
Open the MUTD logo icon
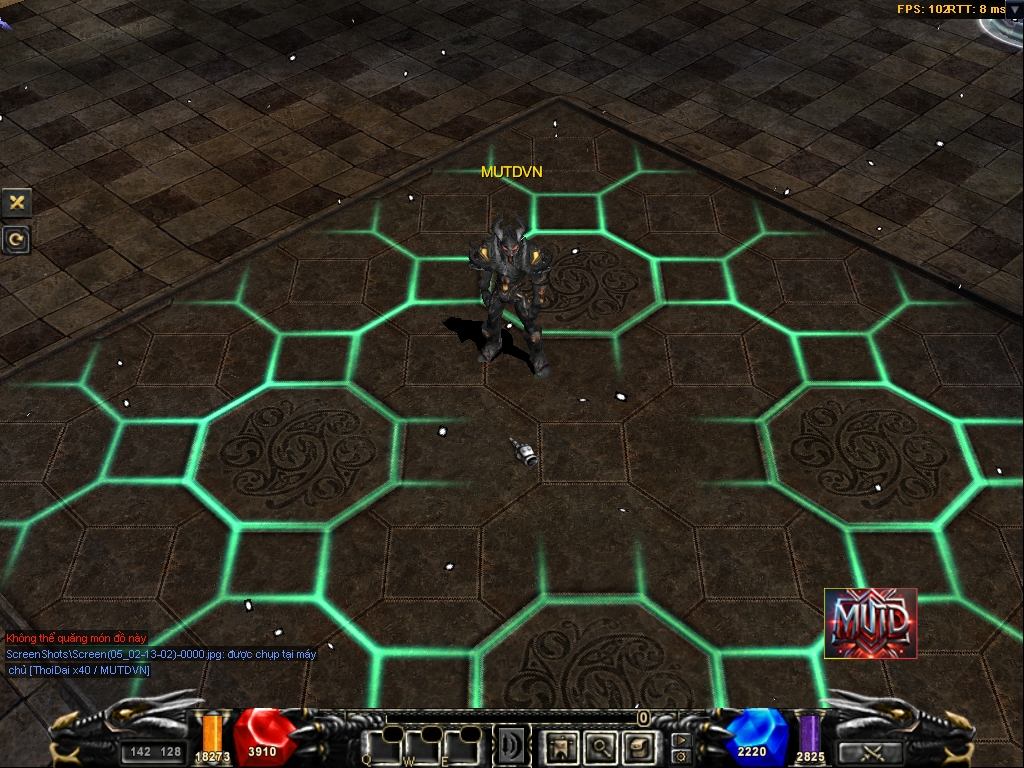pos(870,623)
